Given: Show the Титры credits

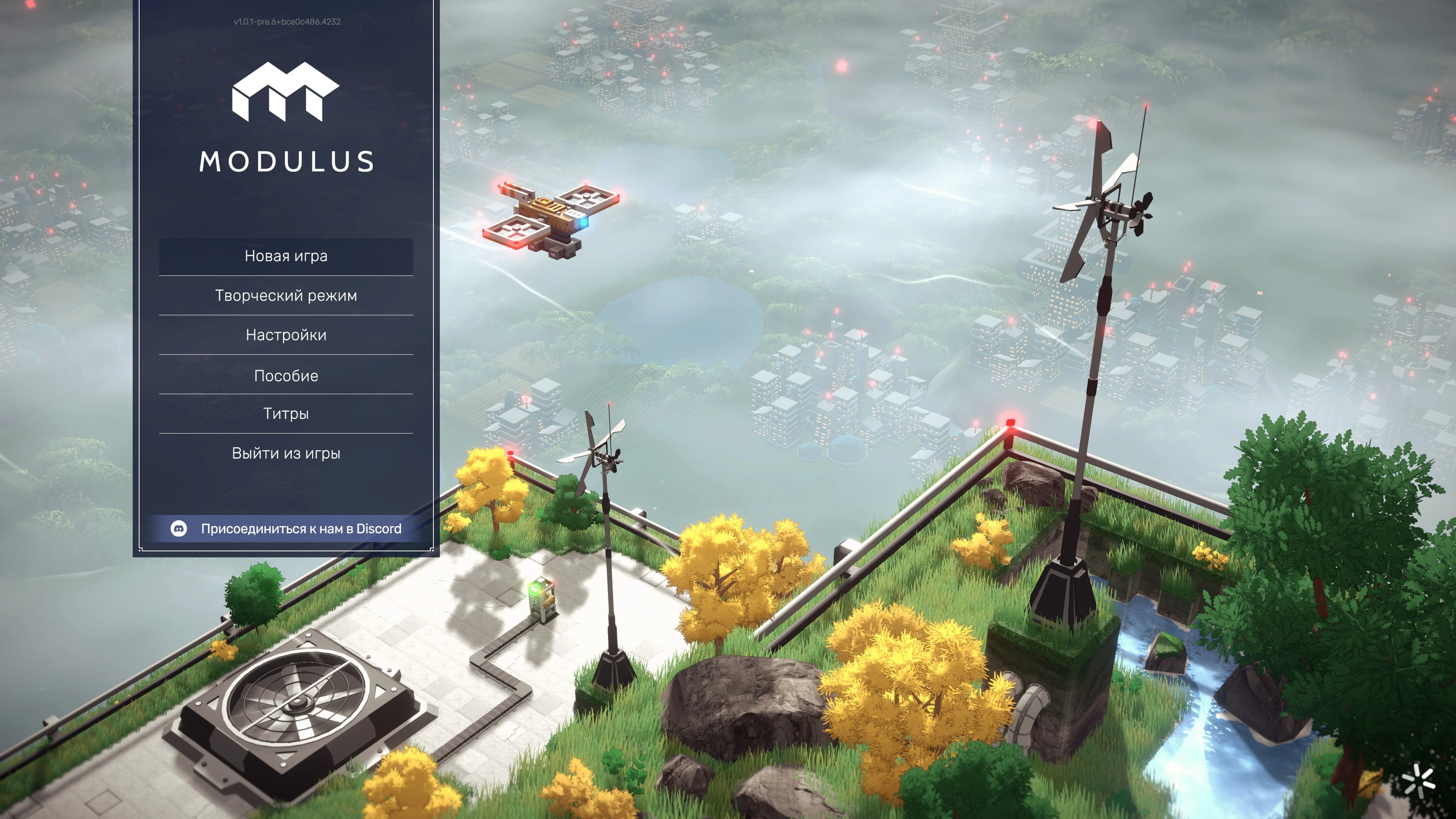Looking at the screenshot, I should click(286, 414).
